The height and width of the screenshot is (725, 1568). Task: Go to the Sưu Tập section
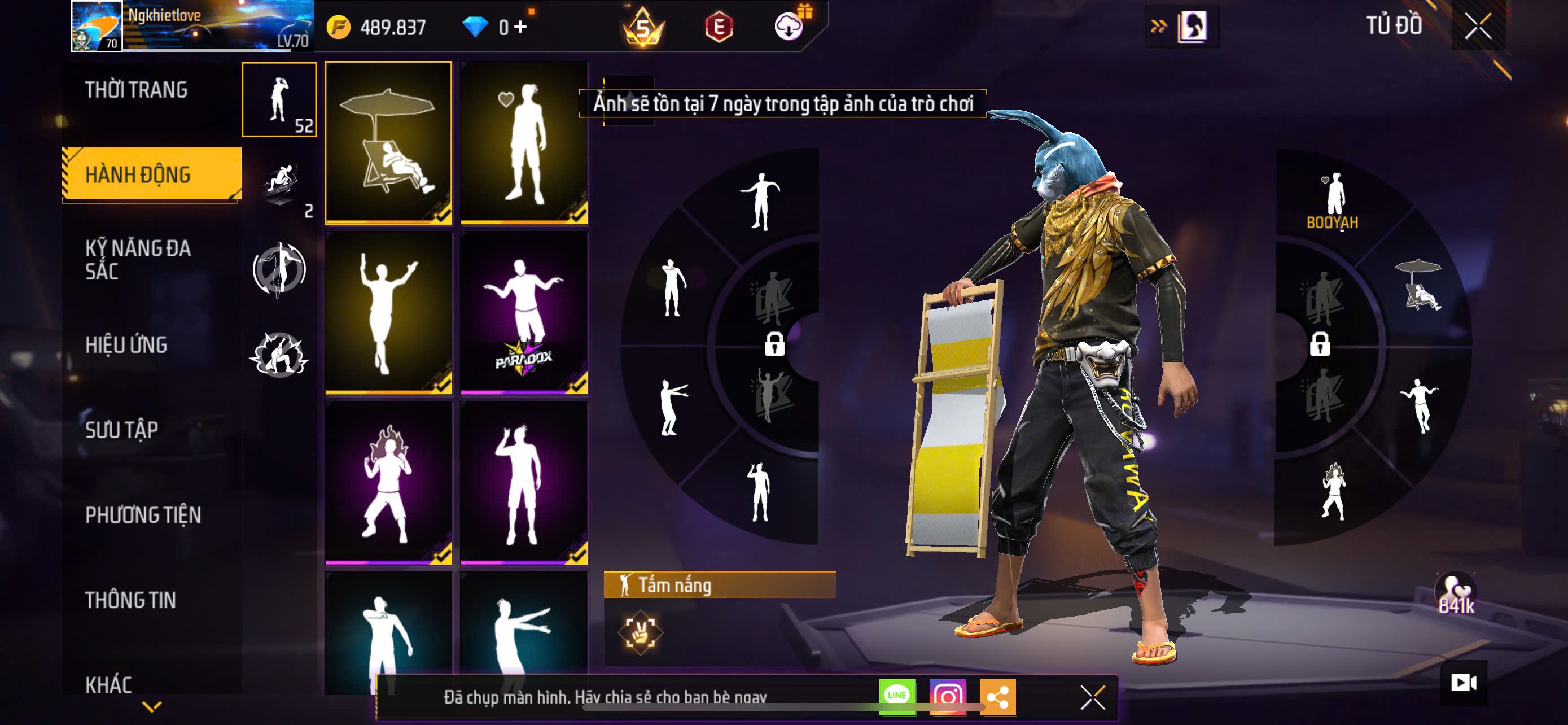pyautogui.click(x=122, y=430)
